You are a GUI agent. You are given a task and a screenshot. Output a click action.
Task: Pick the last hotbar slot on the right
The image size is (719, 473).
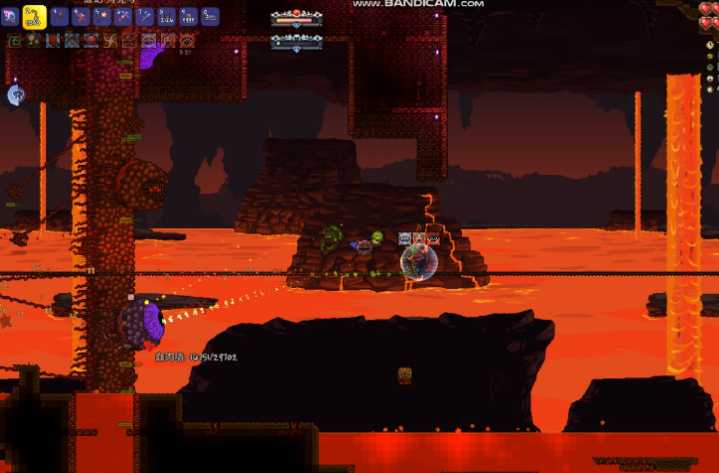pyautogui.click(x=210, y=16)
